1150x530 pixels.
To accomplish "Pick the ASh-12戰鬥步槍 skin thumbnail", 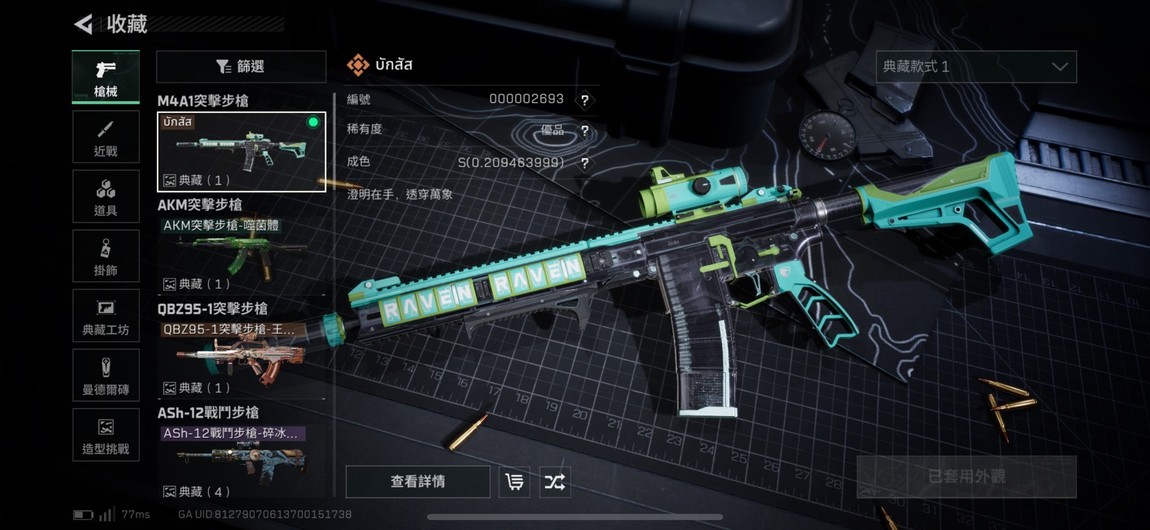I will click(x=241, y=462).
